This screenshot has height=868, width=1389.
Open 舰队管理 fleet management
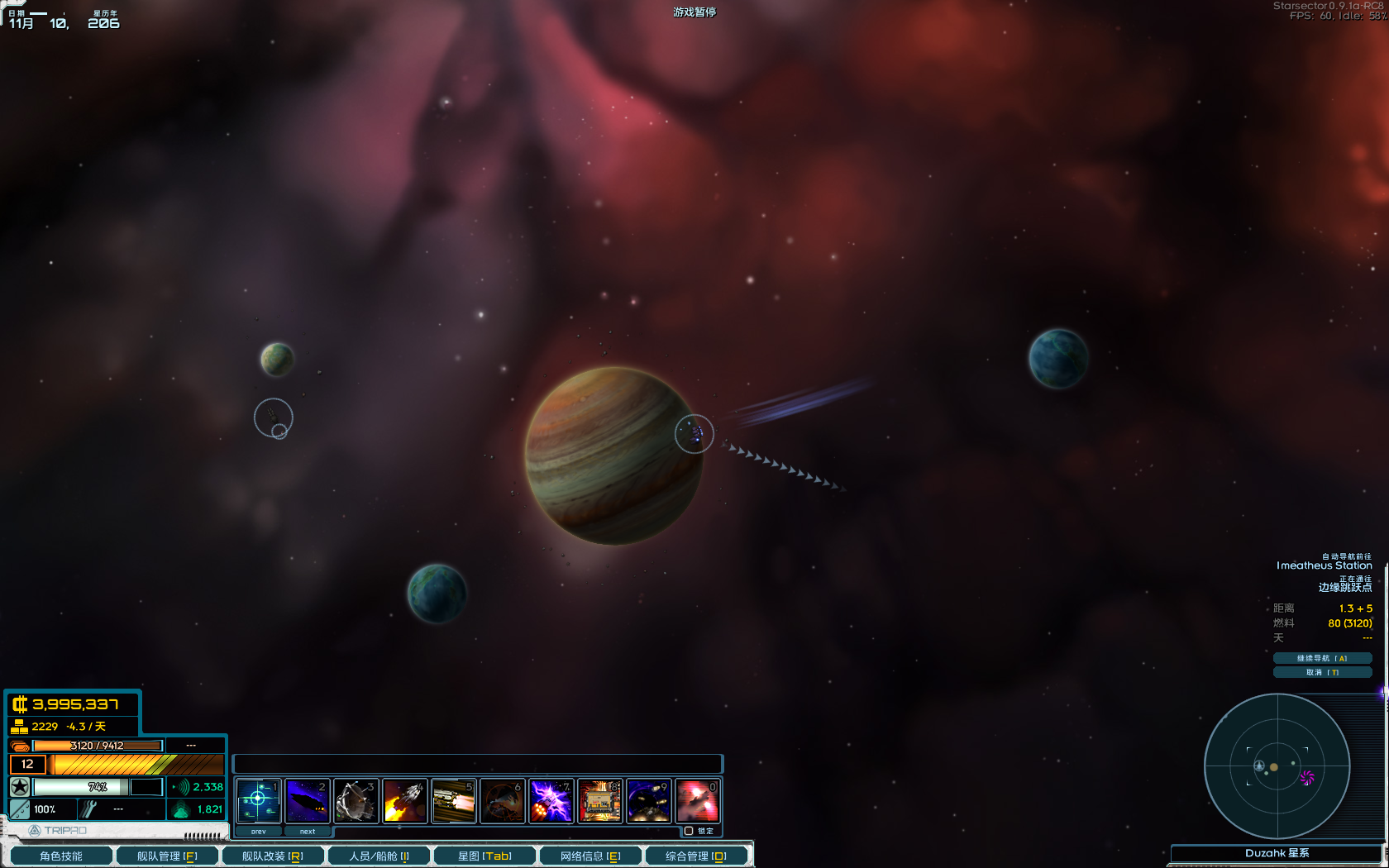click(167, 856)
